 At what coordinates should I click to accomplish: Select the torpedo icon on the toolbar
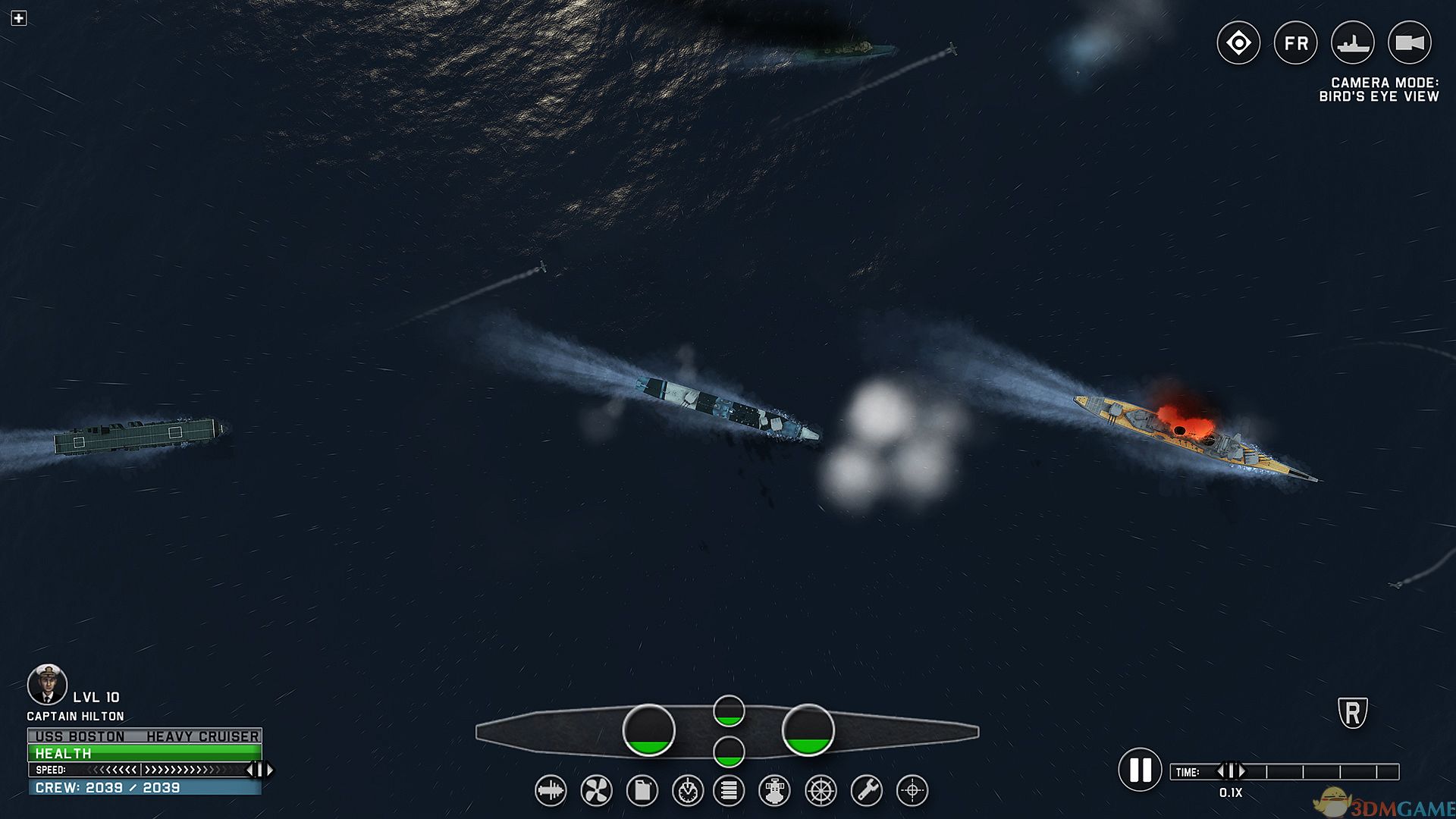point(551,791)
